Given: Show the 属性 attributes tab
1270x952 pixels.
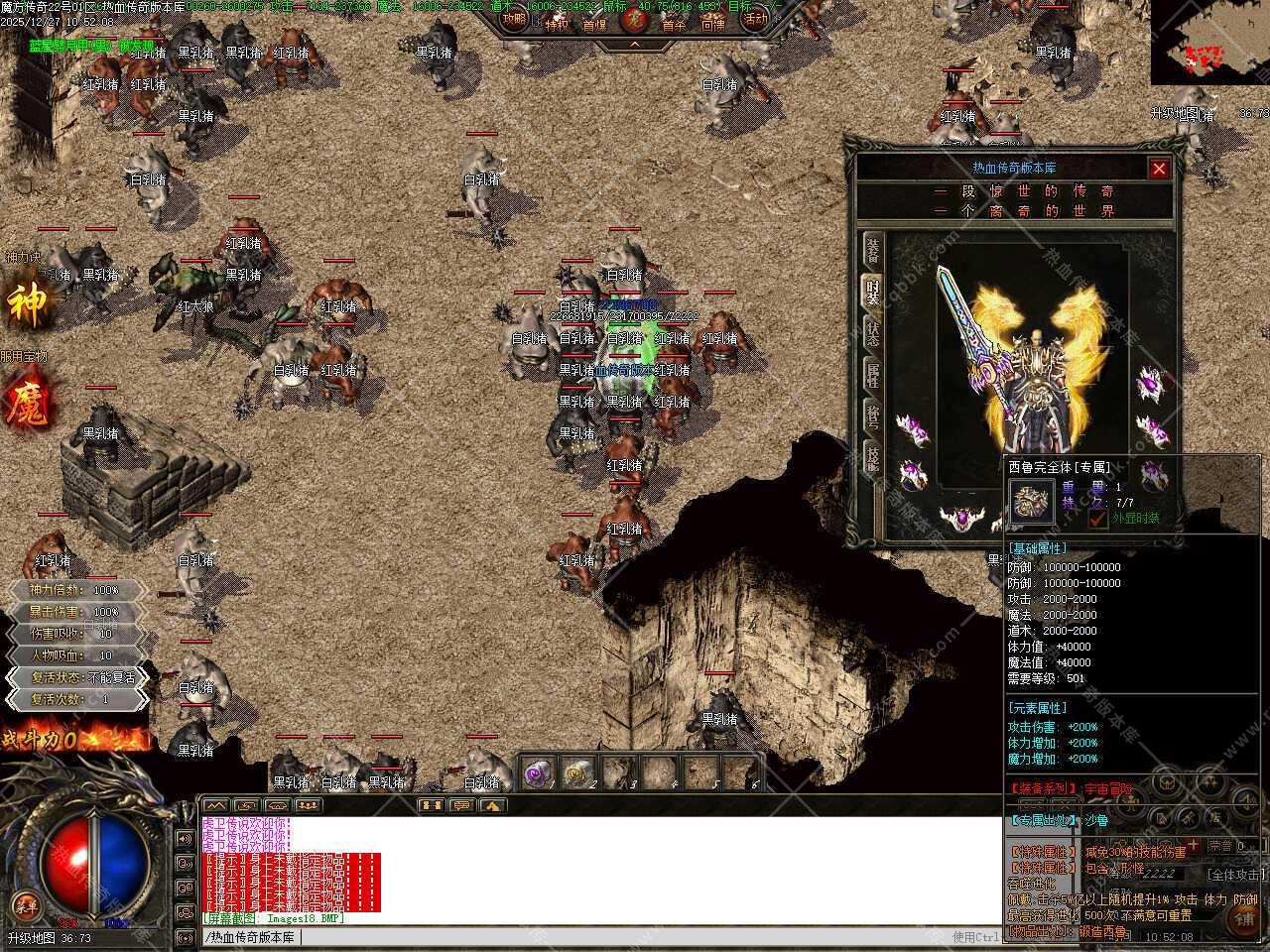Looking at the screenshot, I should click(x=872, y=375).
